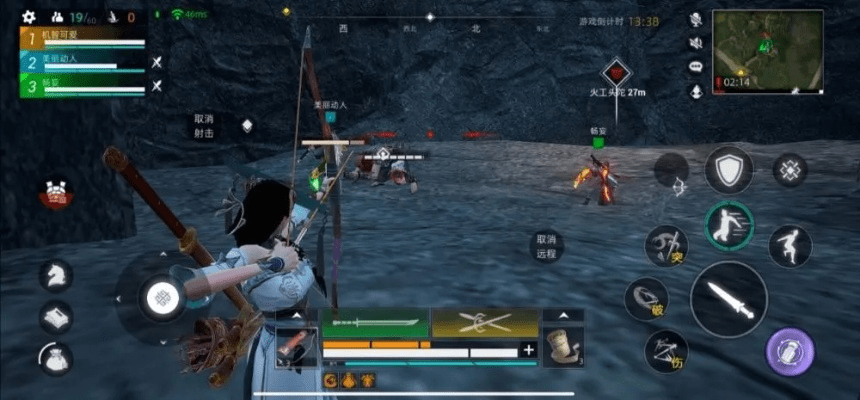The height and width of the screenshot is (400, 860).
Task: Open the minimap
Action: 768,50
